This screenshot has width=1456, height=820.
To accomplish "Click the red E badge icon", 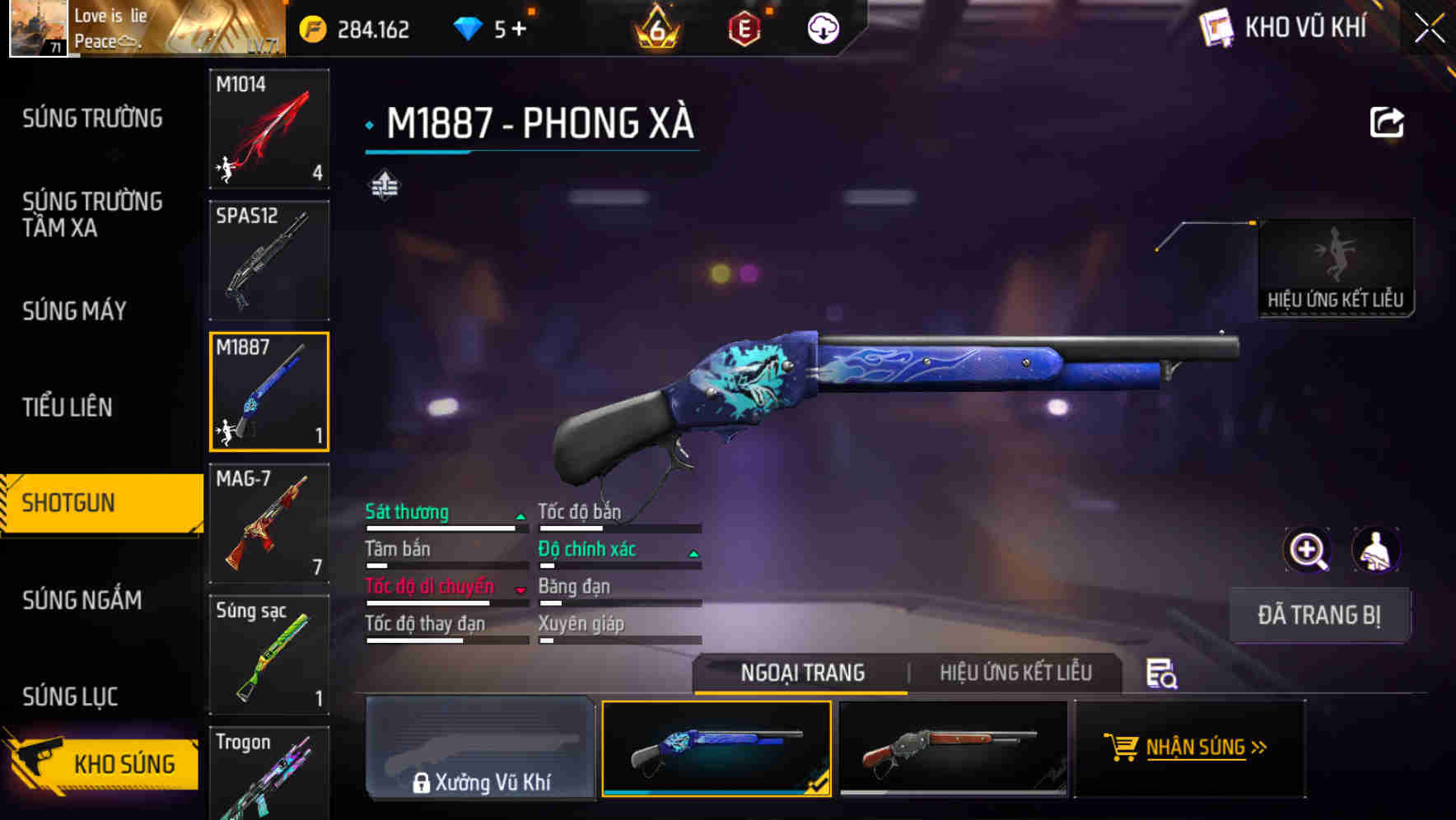I will click(745, 28).
